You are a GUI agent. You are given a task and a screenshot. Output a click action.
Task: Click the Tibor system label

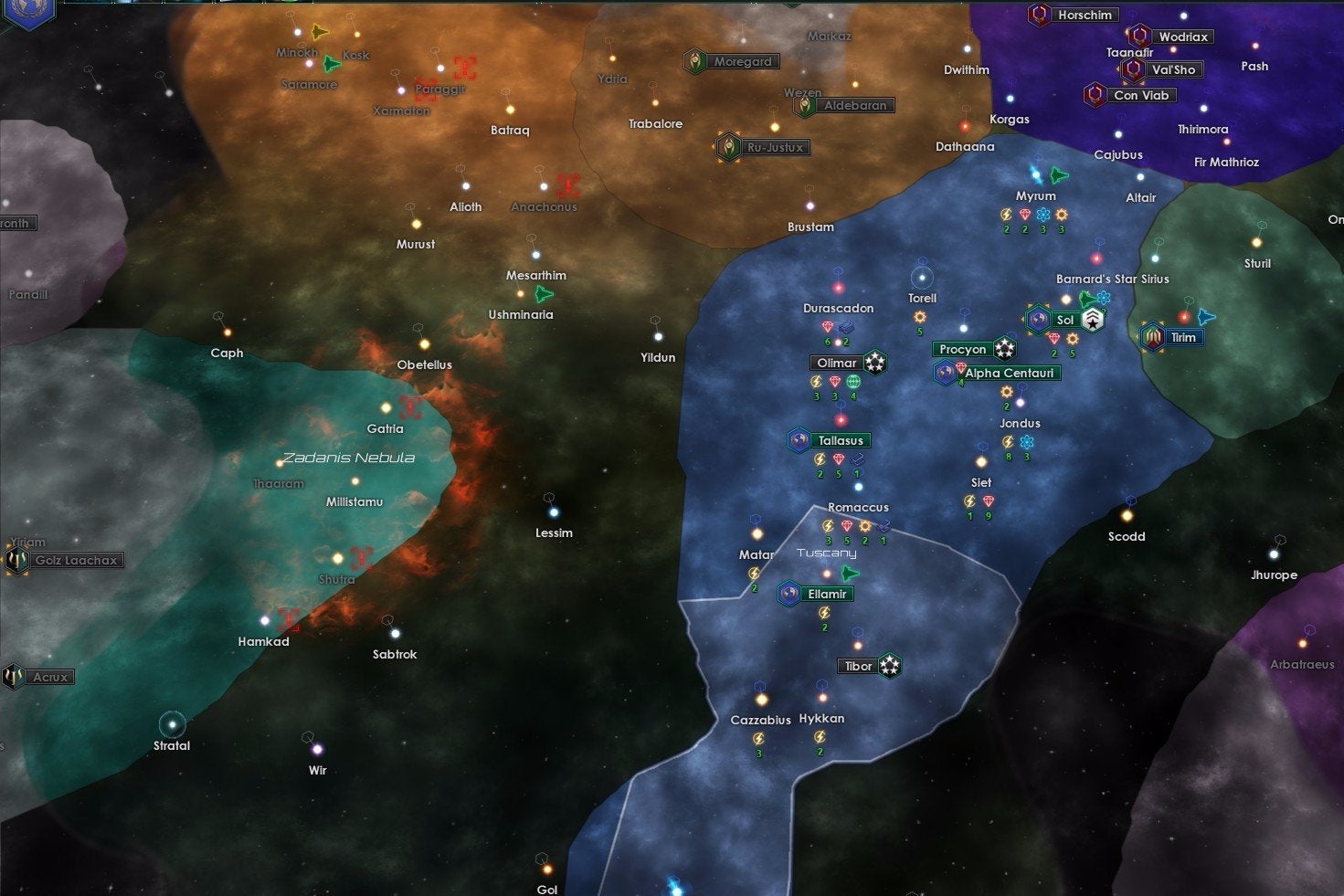tap(857, 666)
